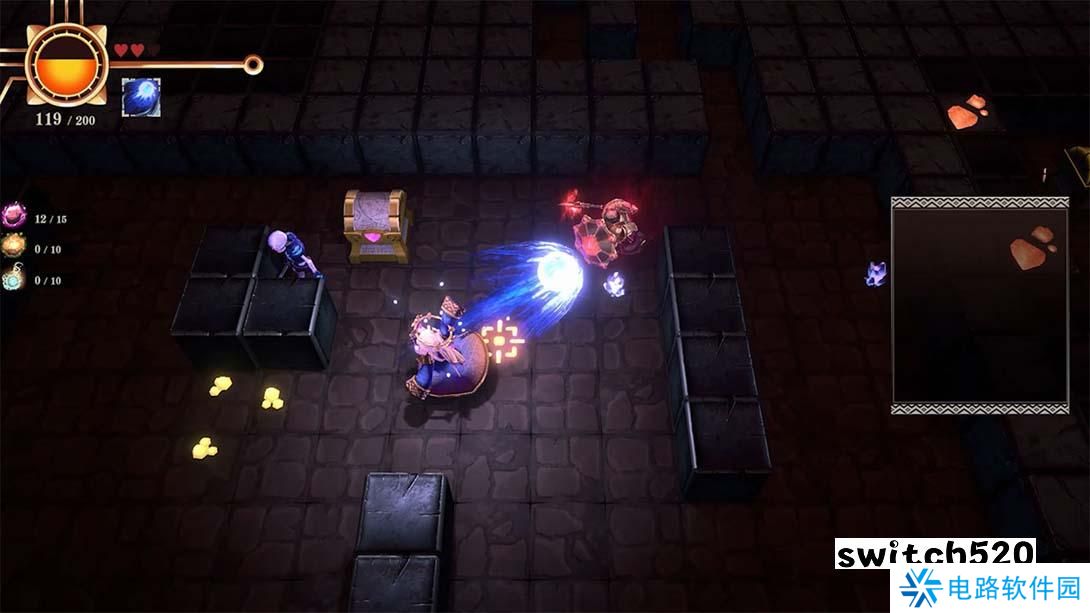Click the switch520 watermark logo
The width and height of the screenshot is (1090, 613).
click(x=934, y=554)
